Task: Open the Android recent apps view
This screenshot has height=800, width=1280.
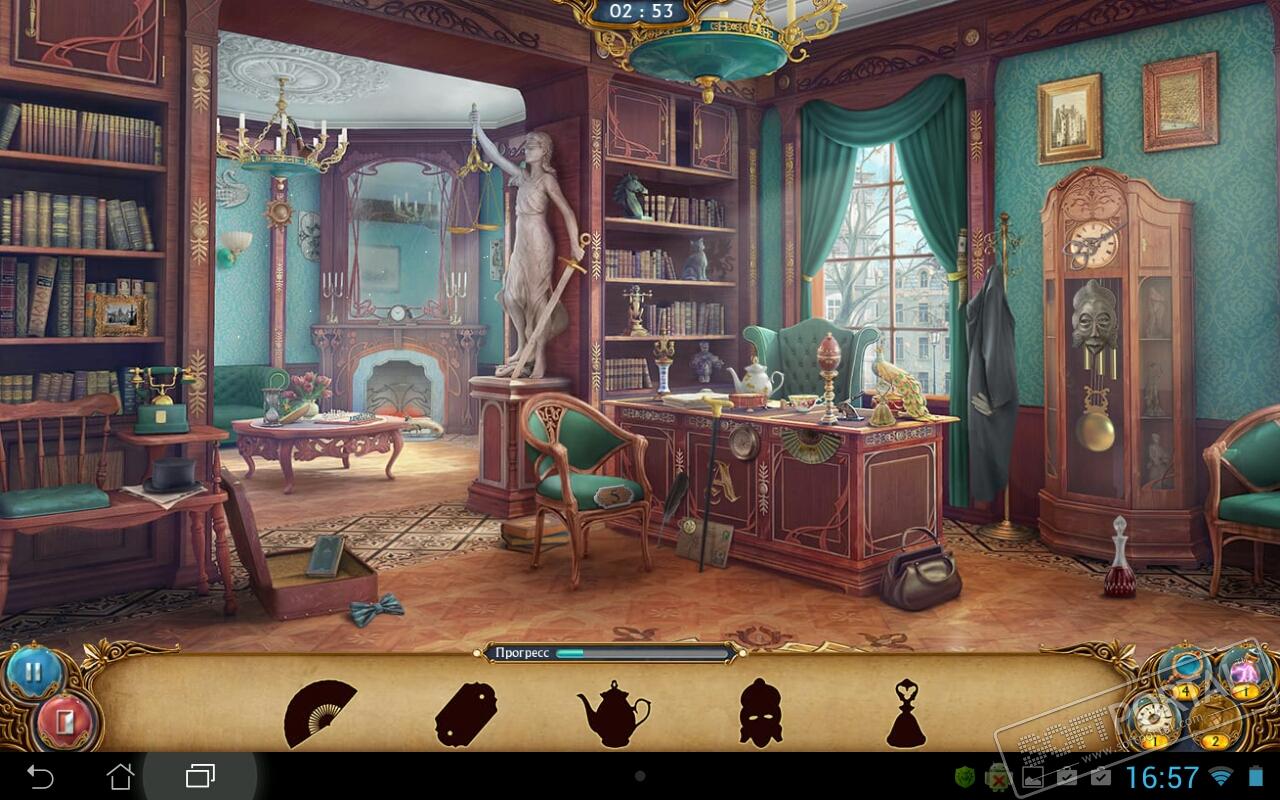Action: tap(200, 776)
